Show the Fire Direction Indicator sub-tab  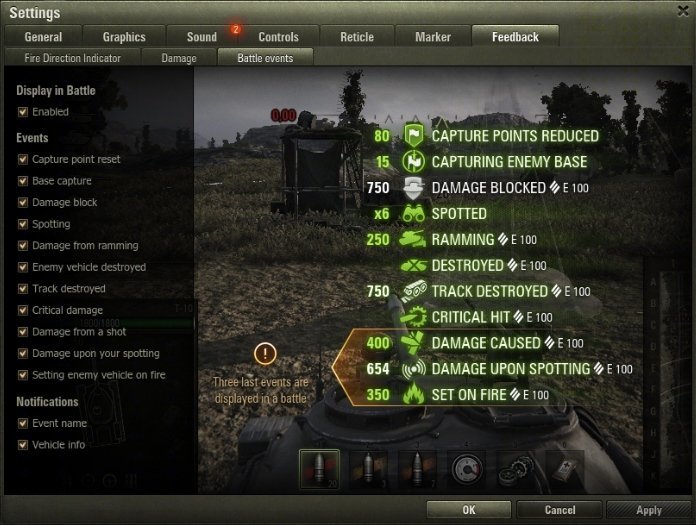(73, 58)
